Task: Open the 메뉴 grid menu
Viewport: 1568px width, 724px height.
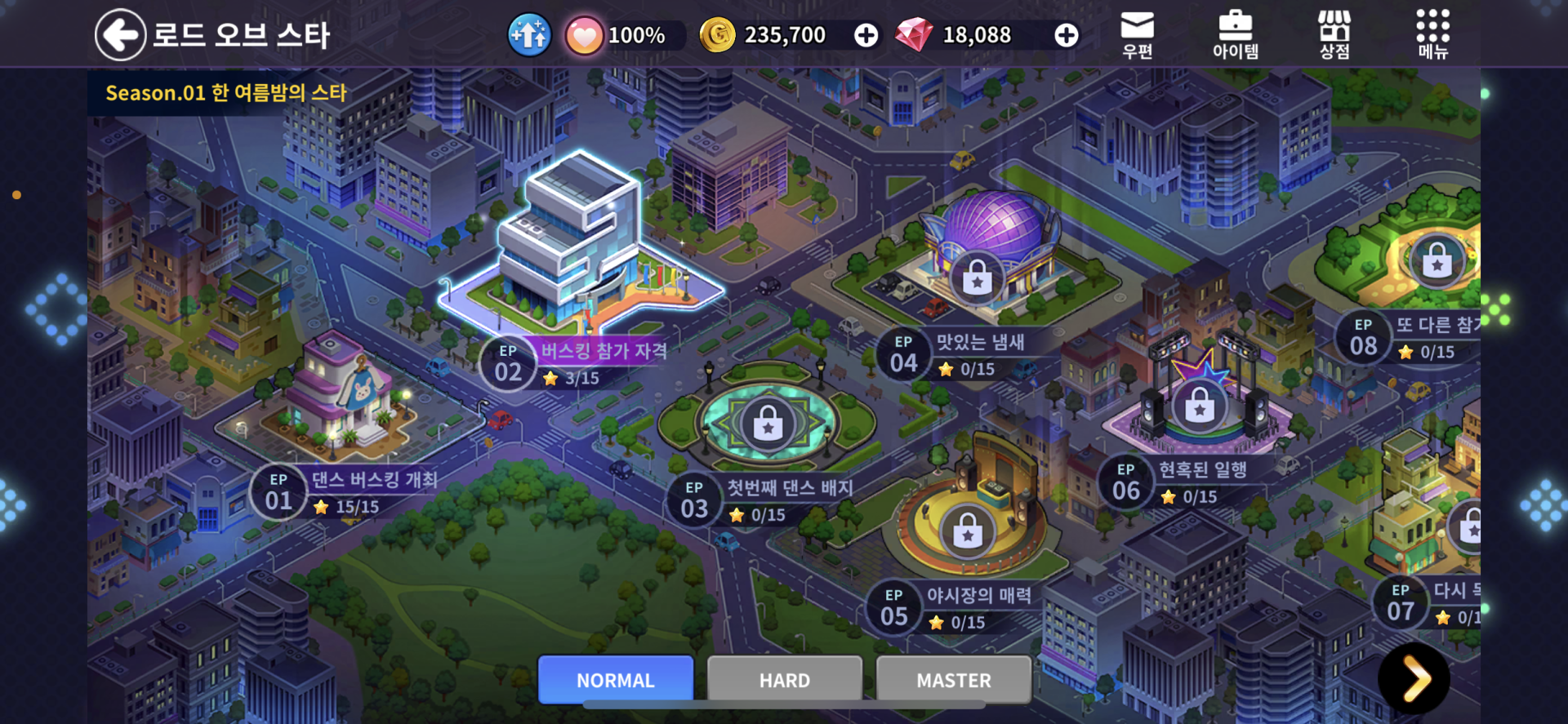Action: coord(1432,35)
